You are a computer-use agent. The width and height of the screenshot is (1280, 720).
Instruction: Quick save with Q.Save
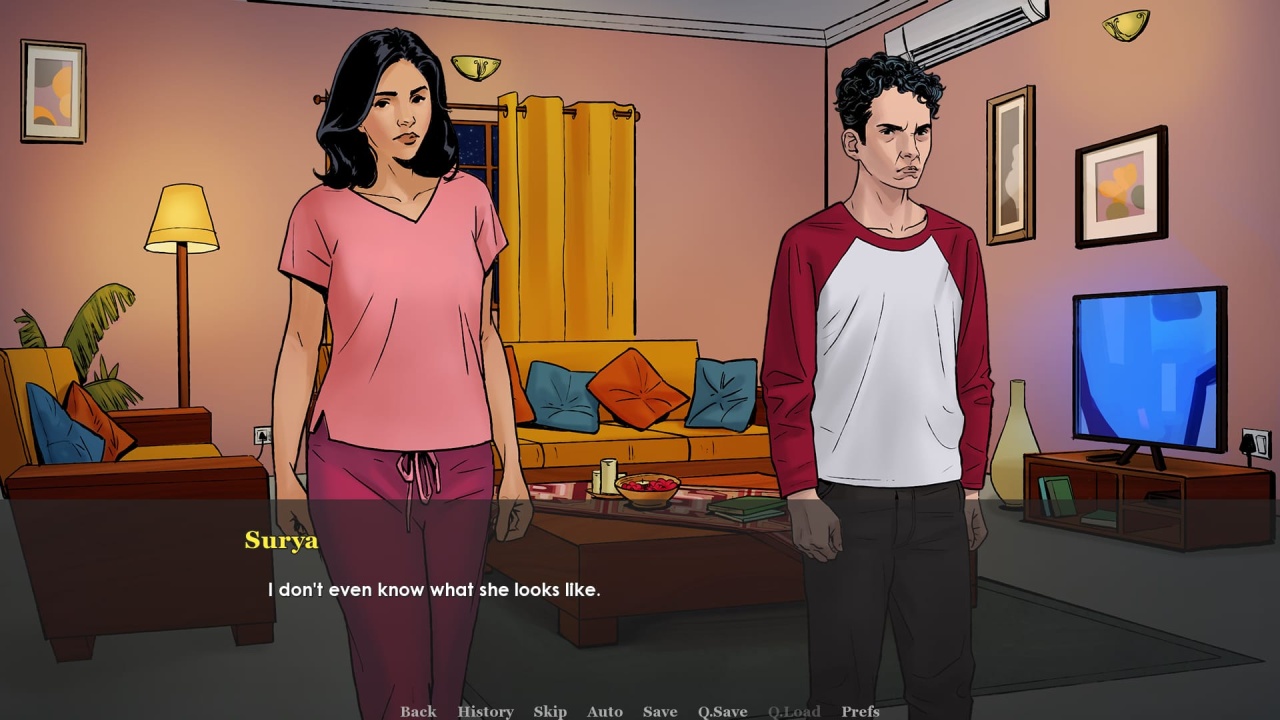(x=723, y=711)
